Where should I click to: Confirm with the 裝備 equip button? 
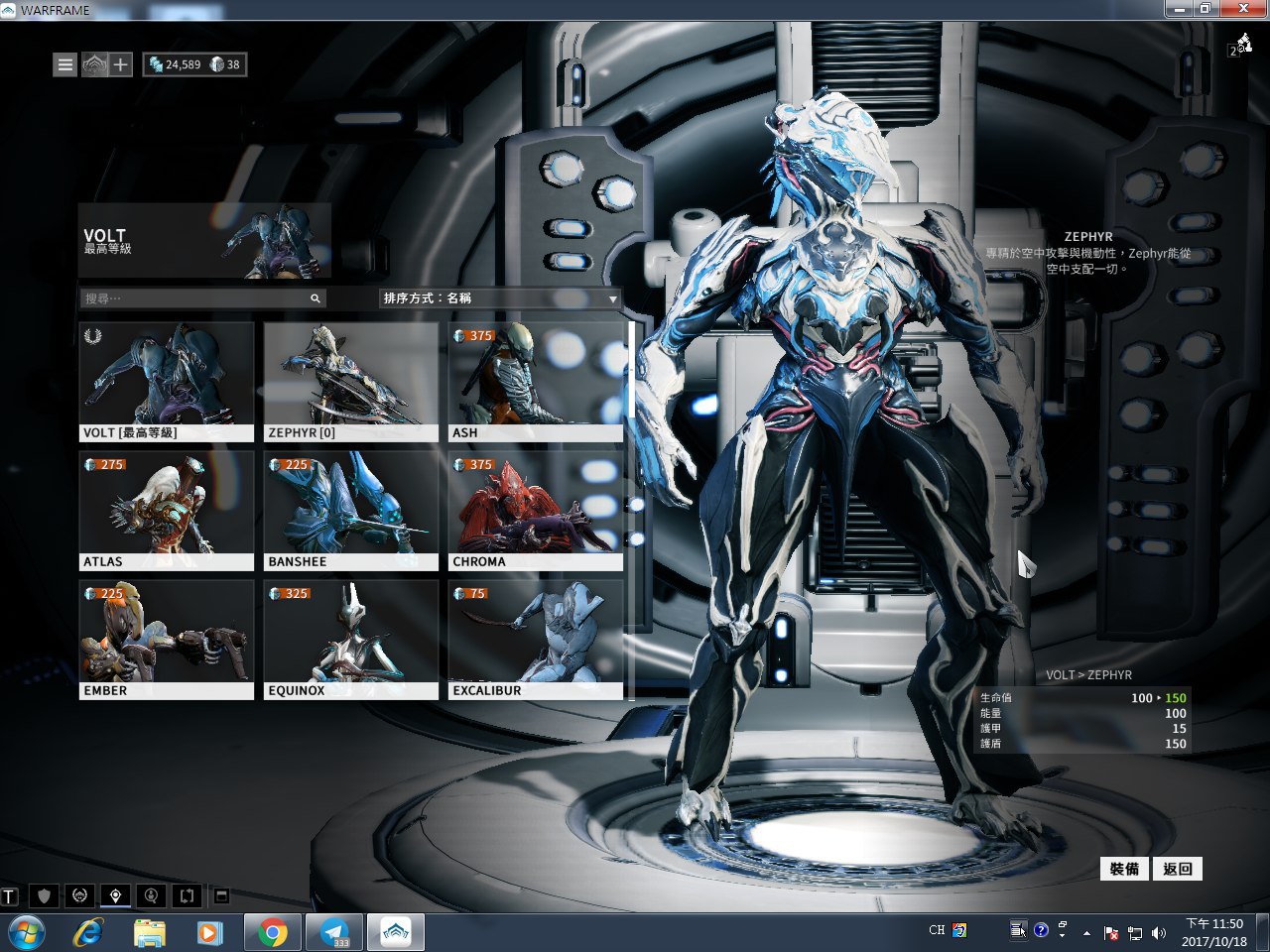1124,869
